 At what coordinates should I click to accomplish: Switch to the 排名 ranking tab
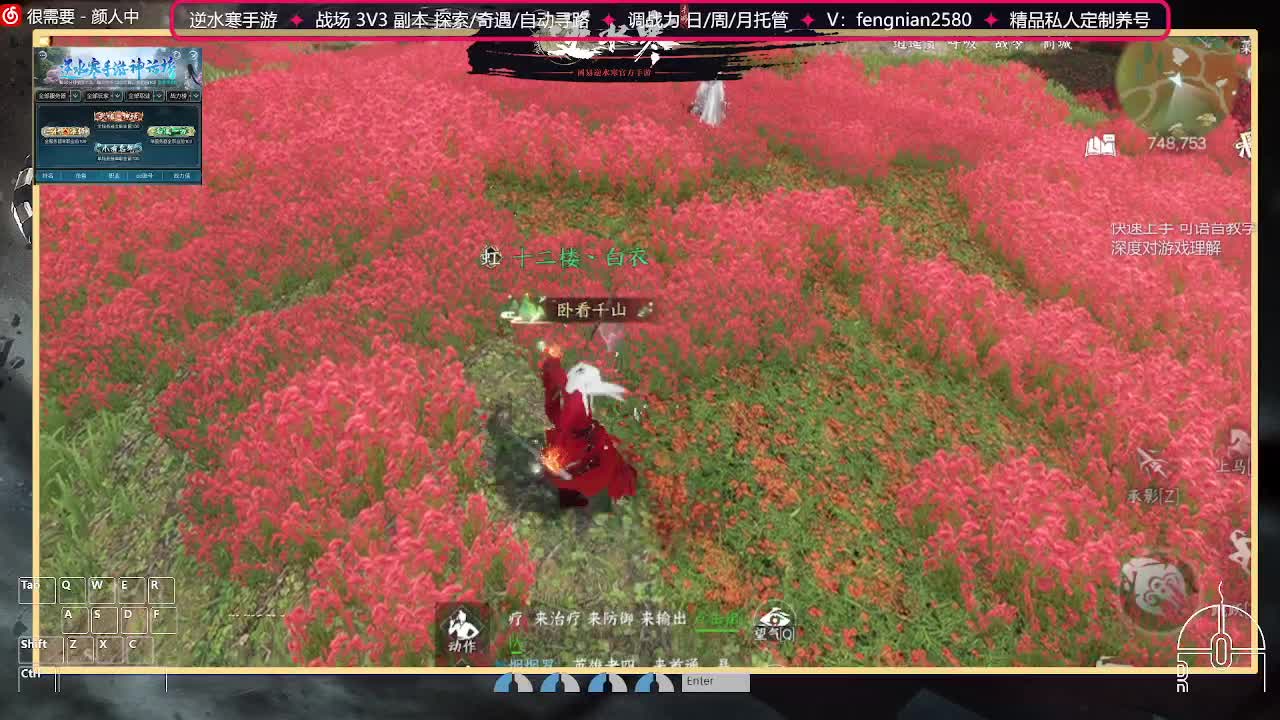tap(49, 176)
